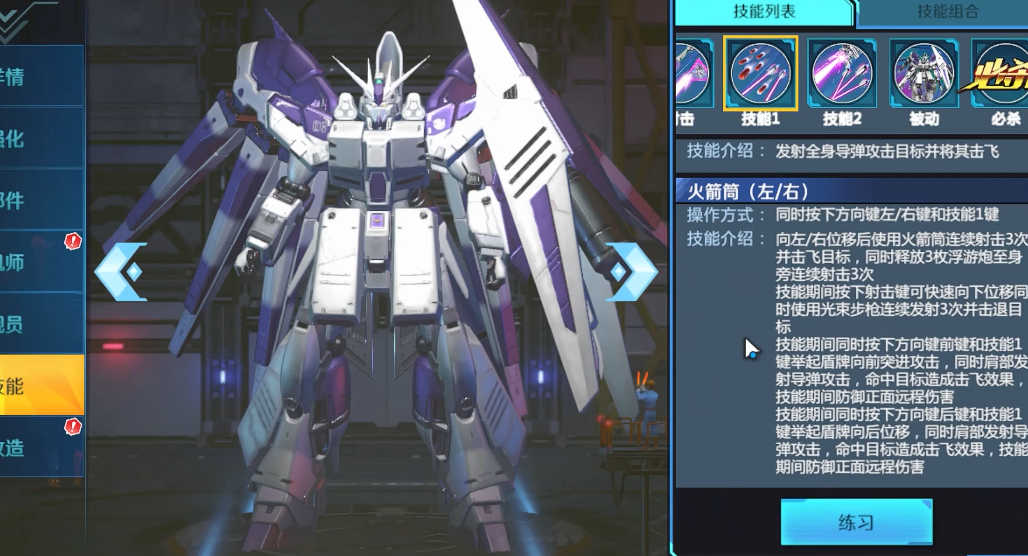Viewport: 1028px width, 556px height.
Task: Switch to the 技能组合 tab
Action: (945, 13)
